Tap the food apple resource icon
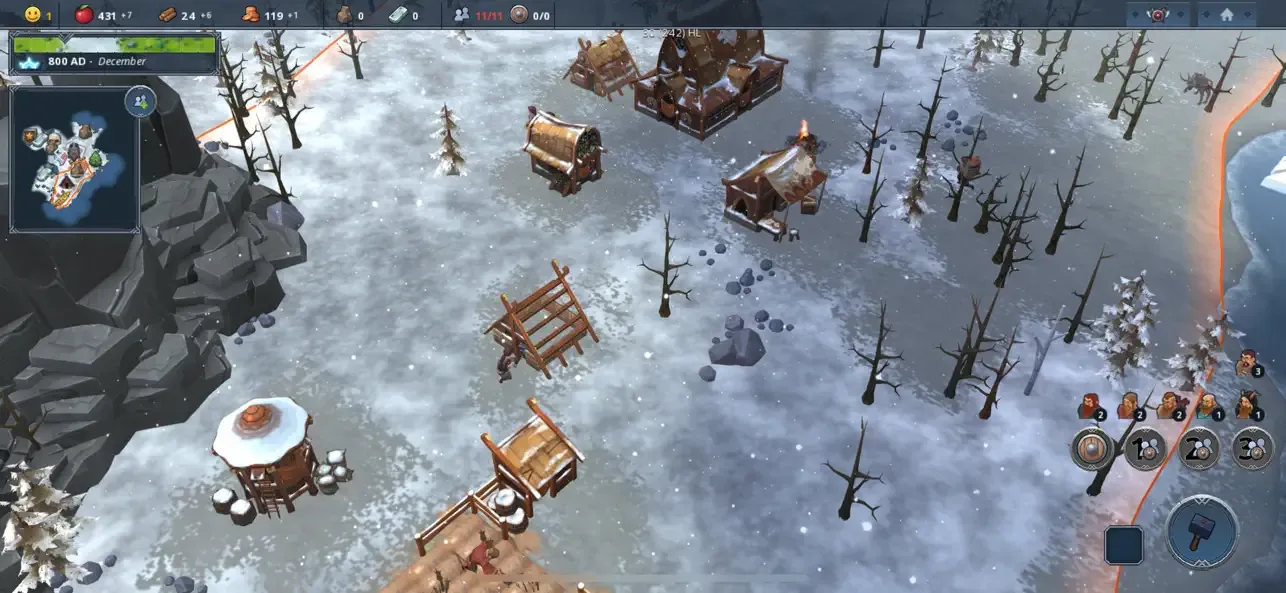This screenshot has height=593, width=1286. [x=85, y=15]
